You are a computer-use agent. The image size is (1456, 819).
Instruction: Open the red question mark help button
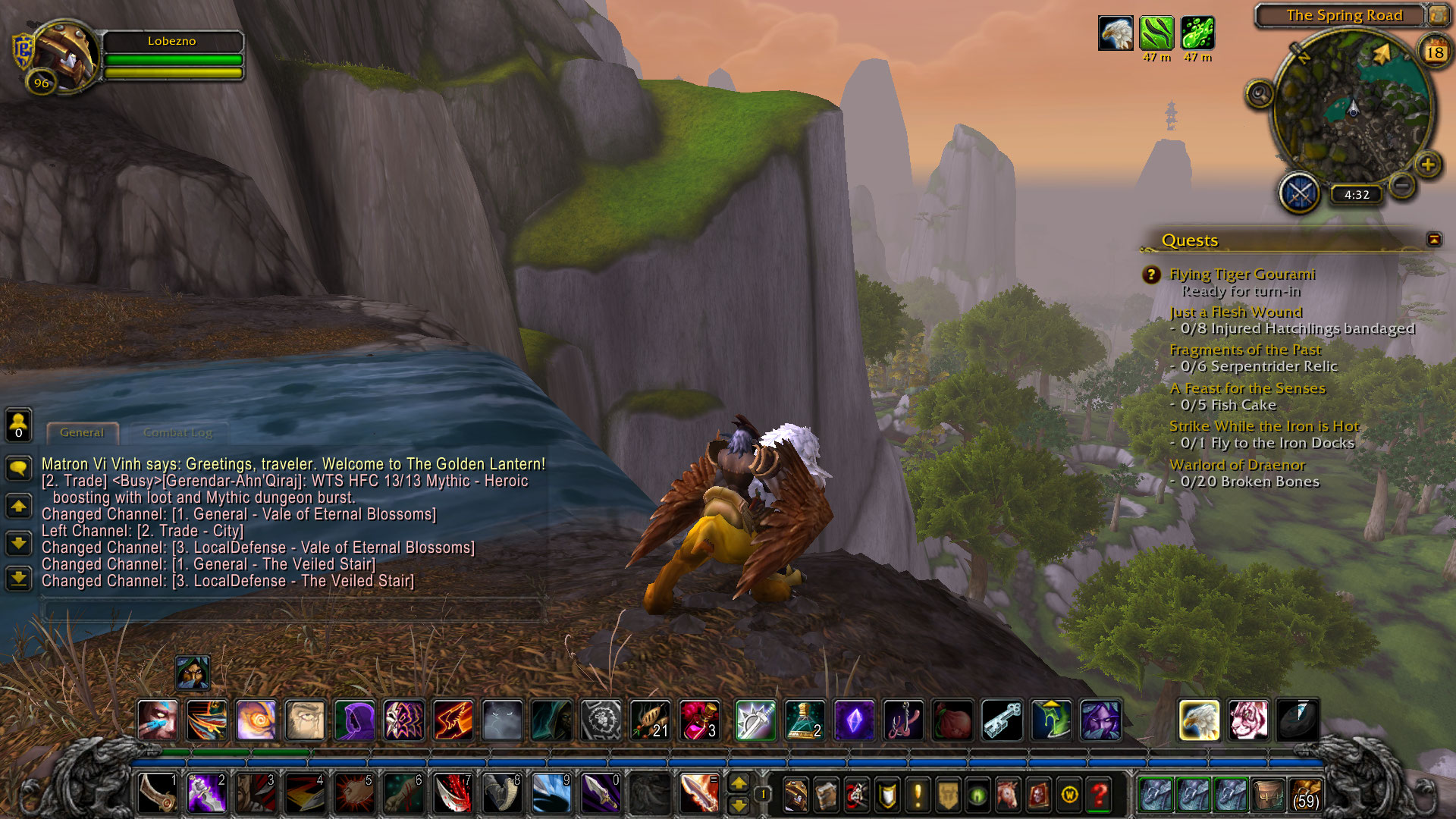(1099, 795)
